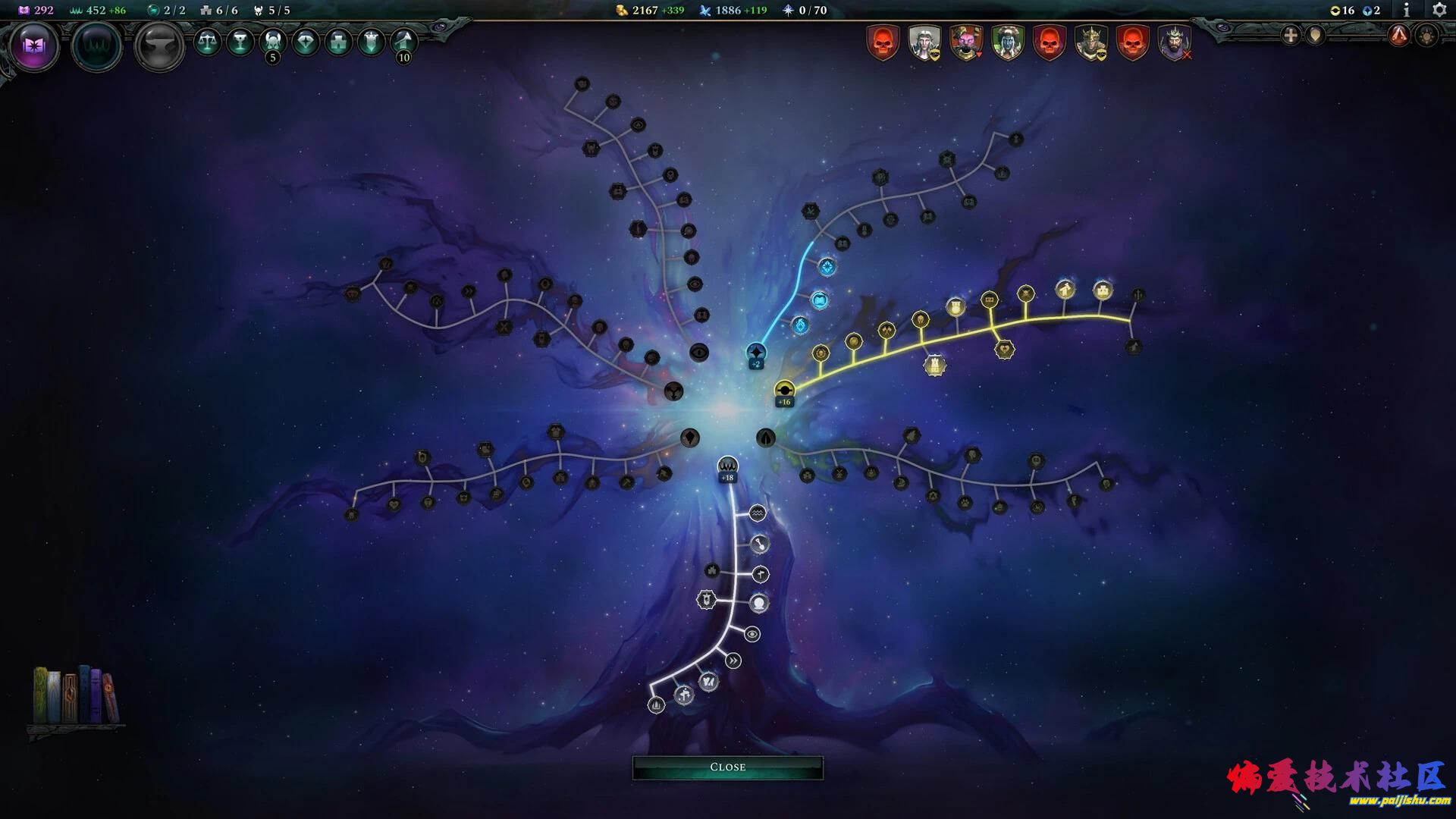Select the pink-faced ruler portrait
The width and height of the screenshot is (1456, 819).
click(966, 42)
